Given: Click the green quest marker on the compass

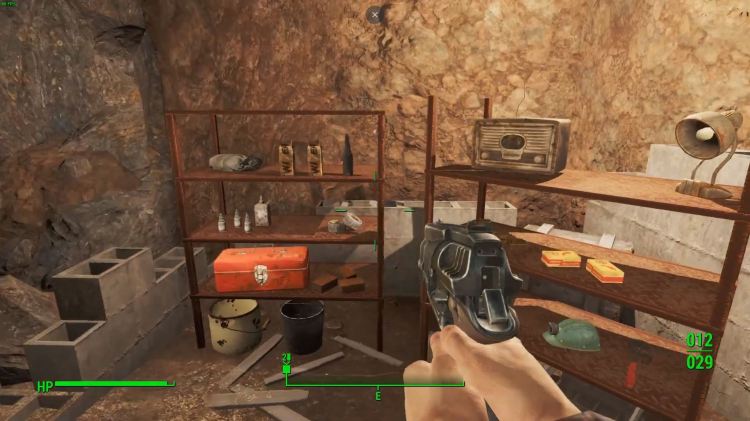Looking at the screenshot, I should (287, 369).
